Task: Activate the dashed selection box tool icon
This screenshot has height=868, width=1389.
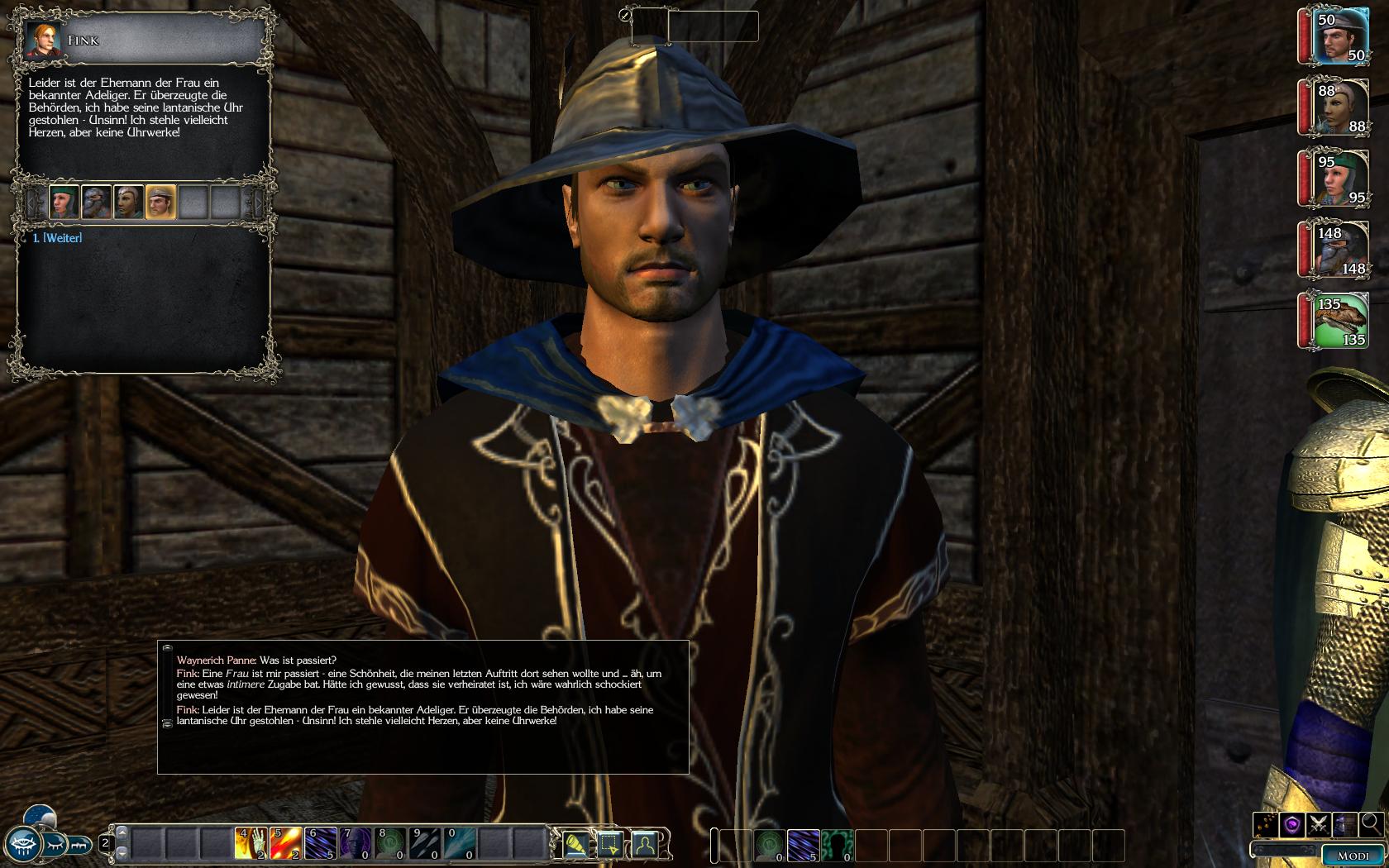Action: (610, 844)
